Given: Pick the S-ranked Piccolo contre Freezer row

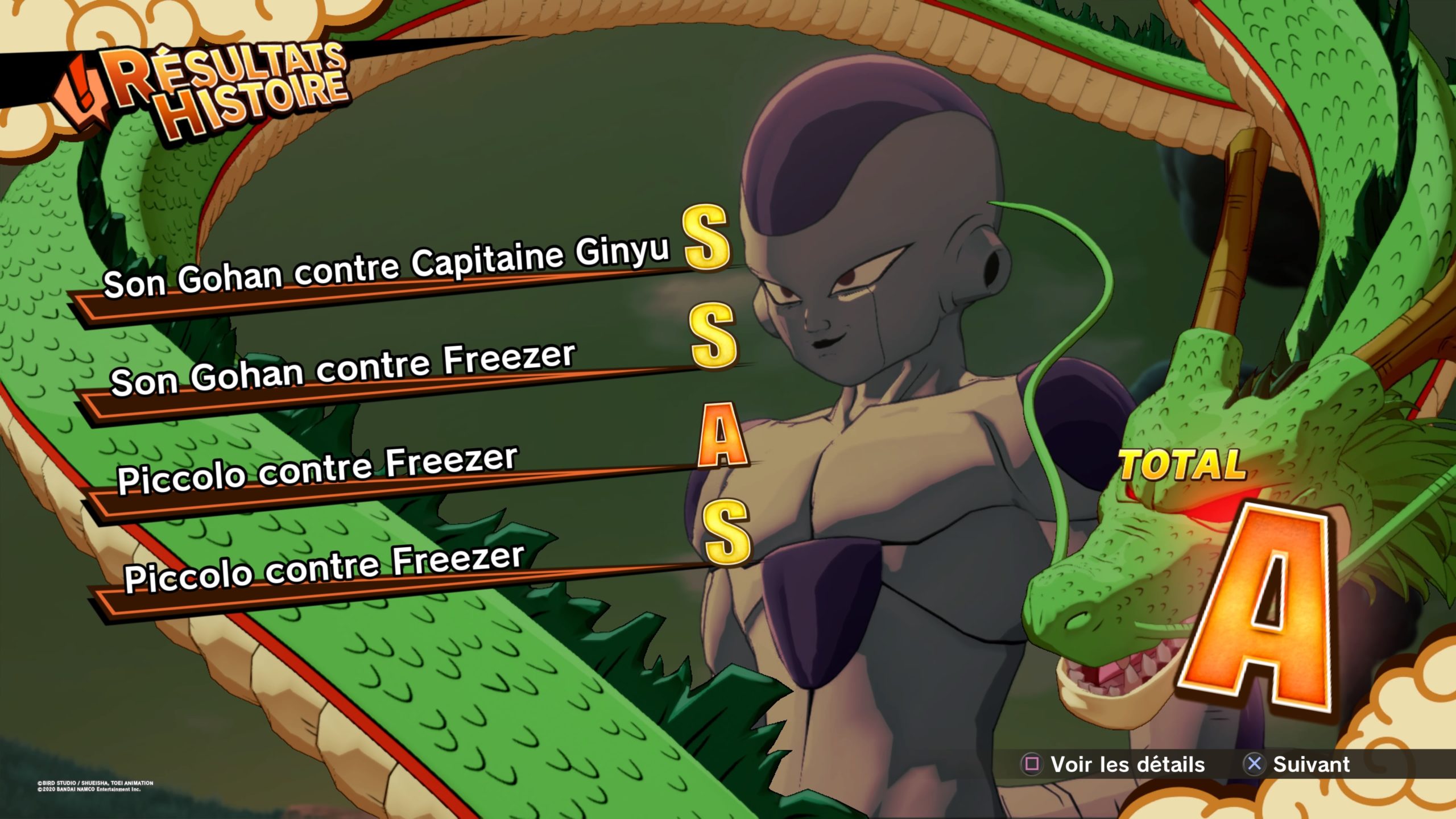Looking at the screenshot, I should [324, 568].
